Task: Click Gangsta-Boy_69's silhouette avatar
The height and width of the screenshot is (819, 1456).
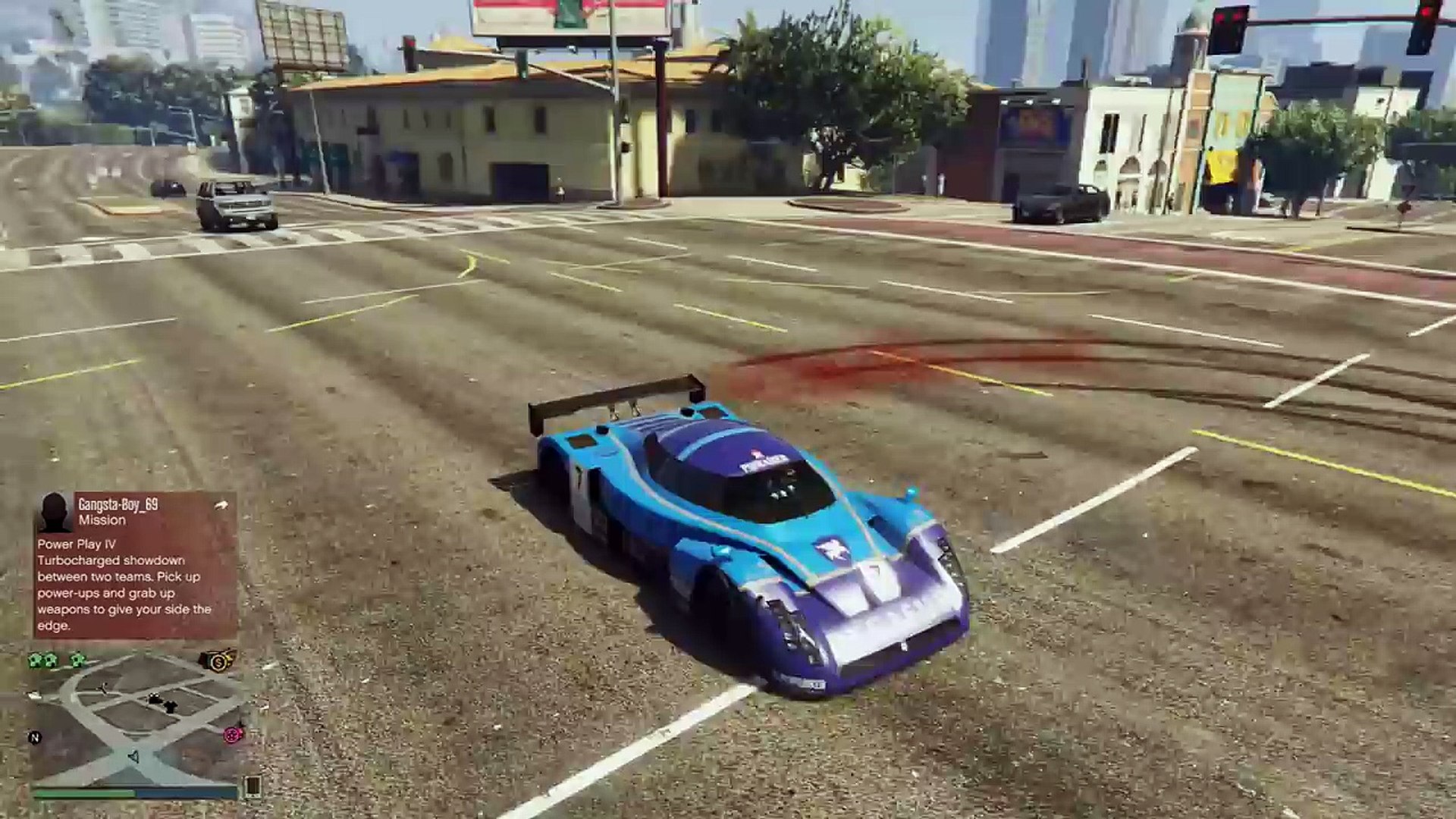Action: [x=54, y=513]
